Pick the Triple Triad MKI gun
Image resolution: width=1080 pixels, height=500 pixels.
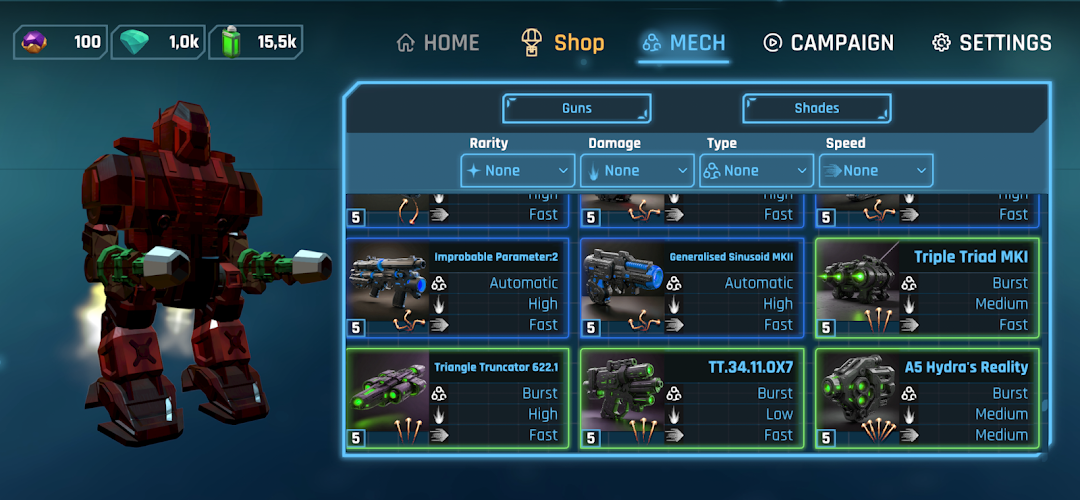pos(927,288)
